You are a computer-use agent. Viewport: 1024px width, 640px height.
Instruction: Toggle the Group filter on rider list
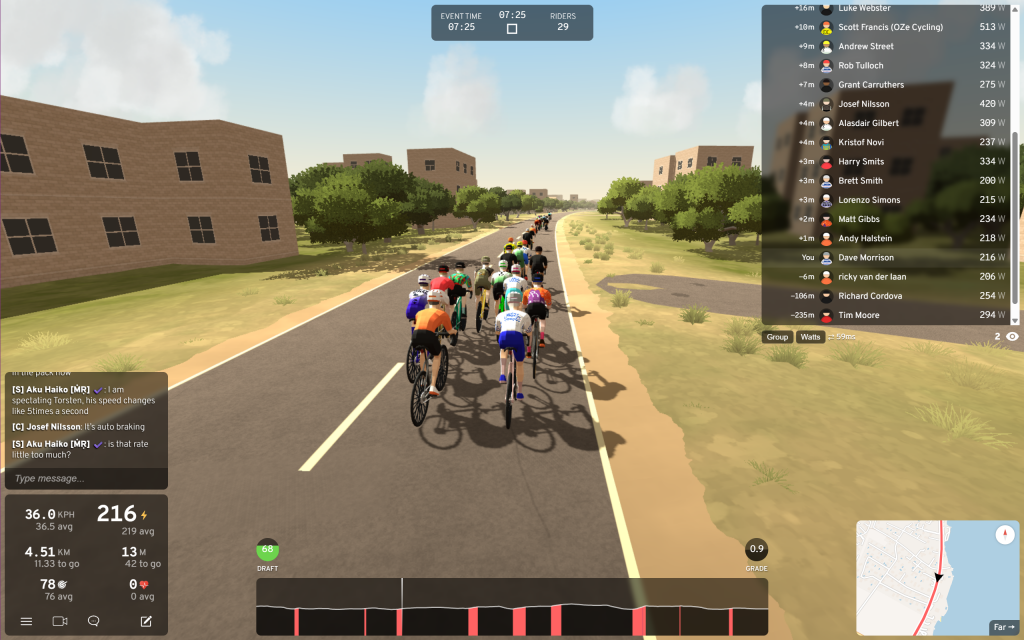(777, 337)
